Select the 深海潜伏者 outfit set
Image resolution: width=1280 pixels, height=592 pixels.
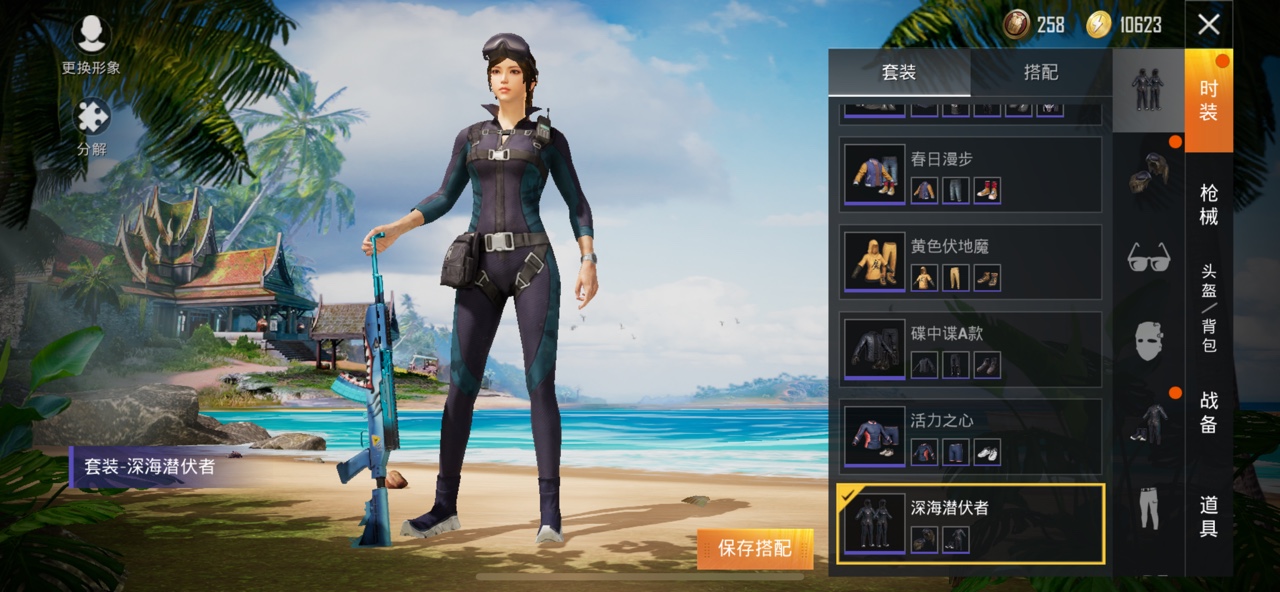click(x=970, y=524)
